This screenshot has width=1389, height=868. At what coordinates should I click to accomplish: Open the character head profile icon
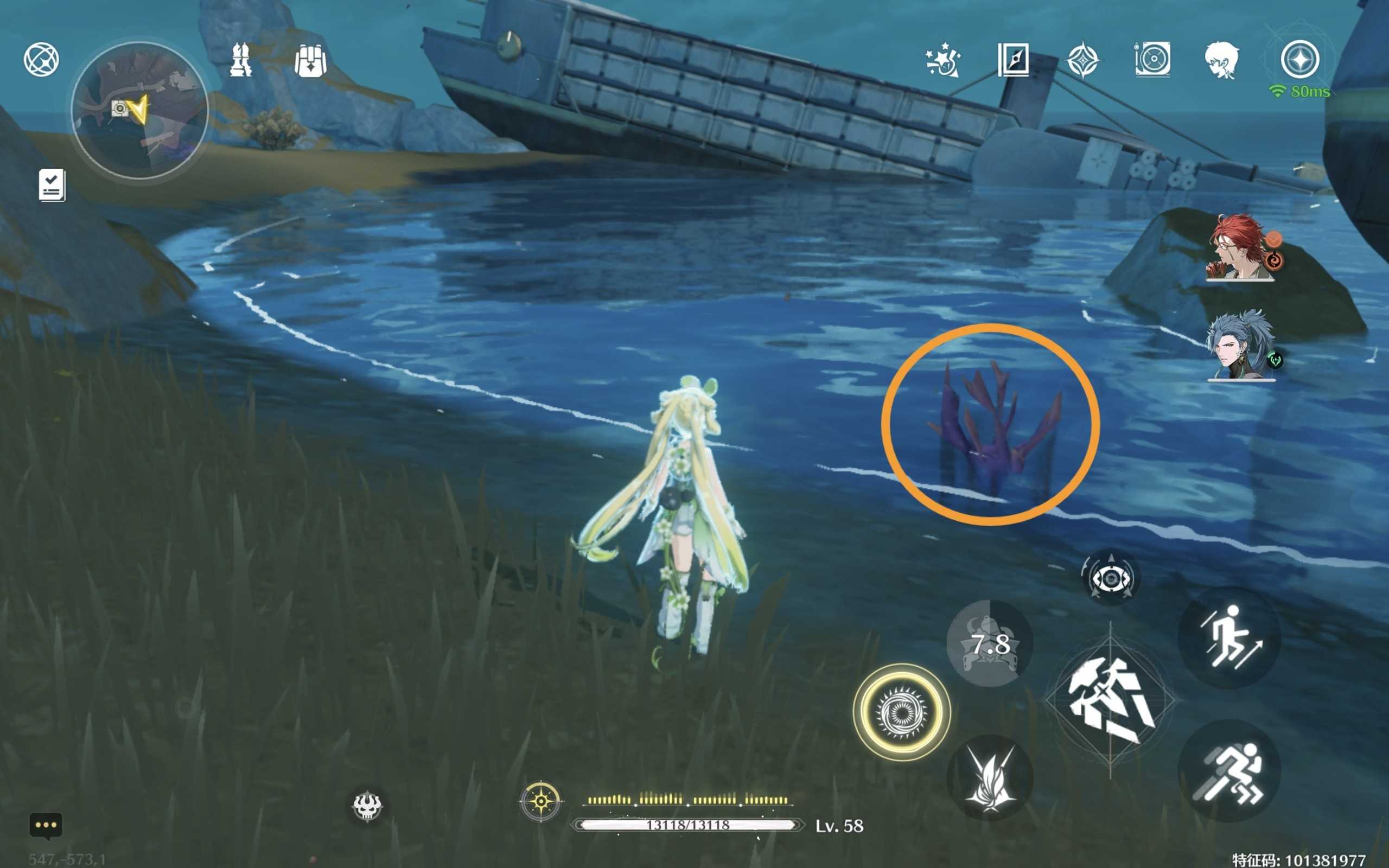[1221, 60]
